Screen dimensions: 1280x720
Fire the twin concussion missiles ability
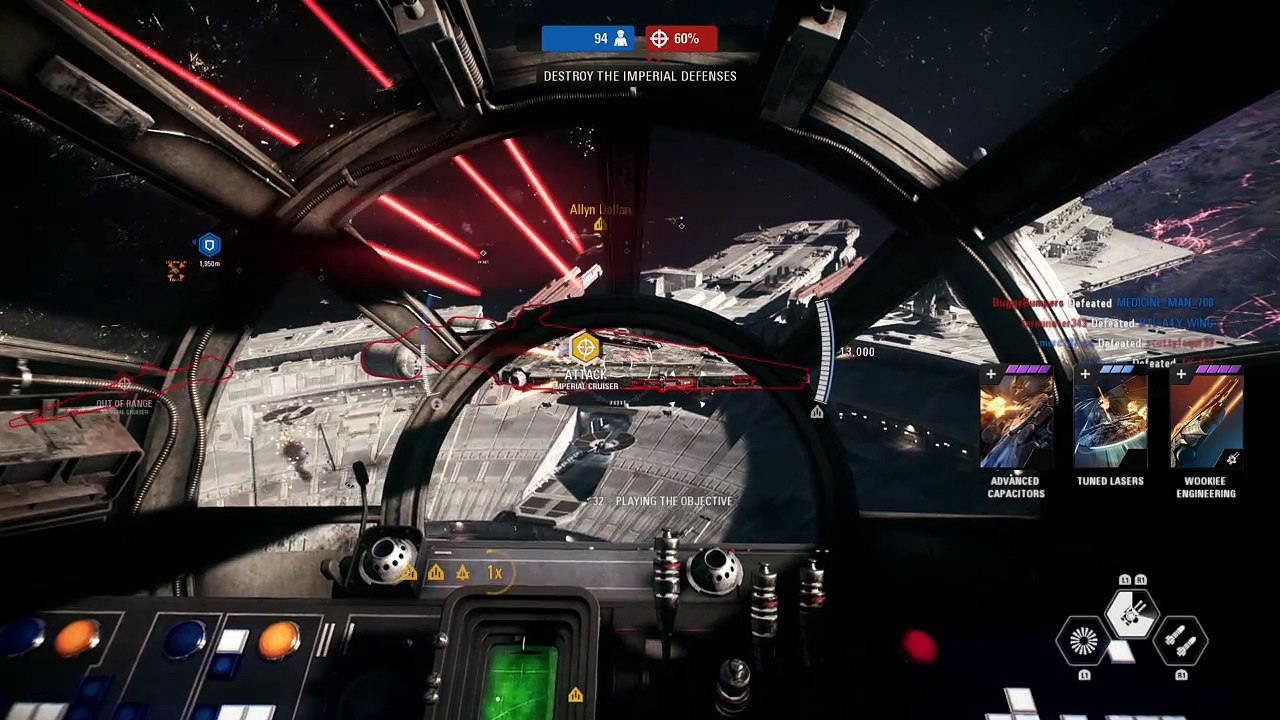pos(1180,640)
